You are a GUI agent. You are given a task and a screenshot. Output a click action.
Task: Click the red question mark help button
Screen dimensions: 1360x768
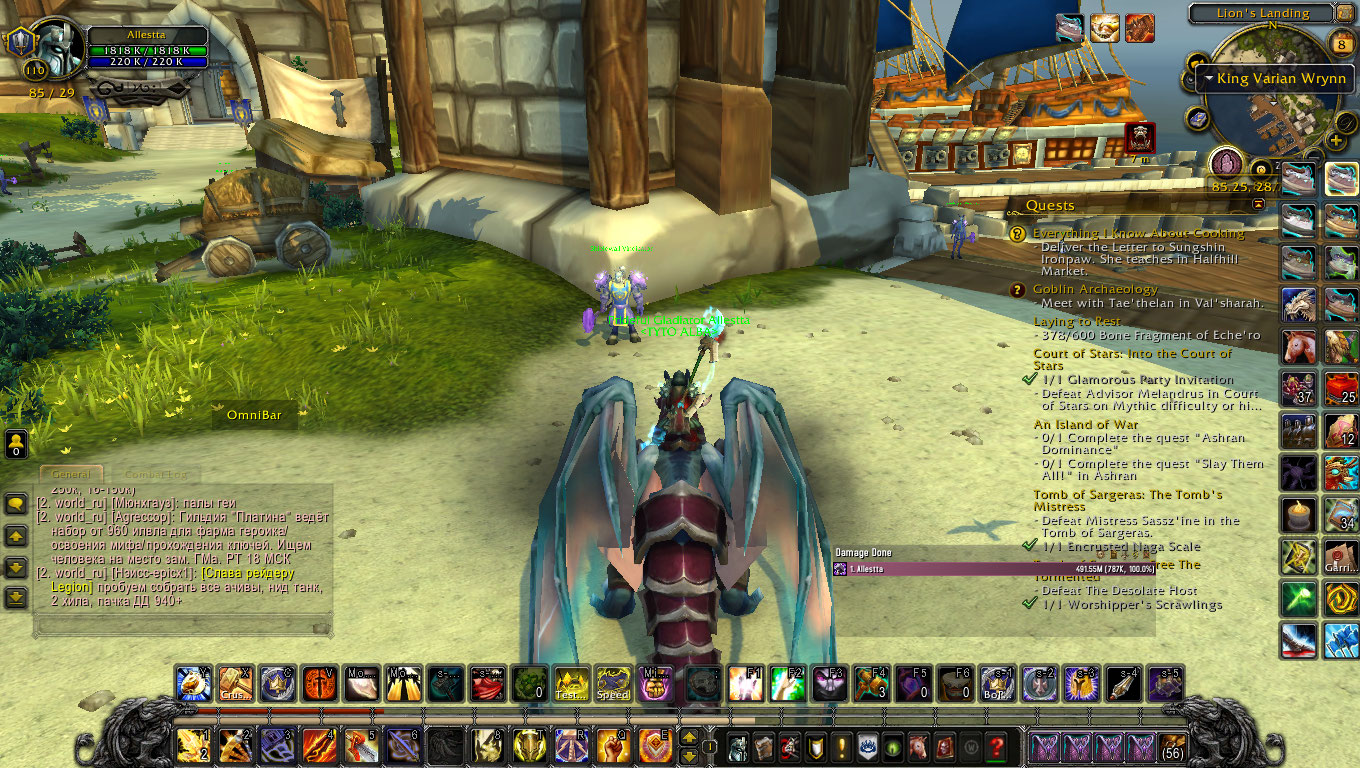[995, 746]
